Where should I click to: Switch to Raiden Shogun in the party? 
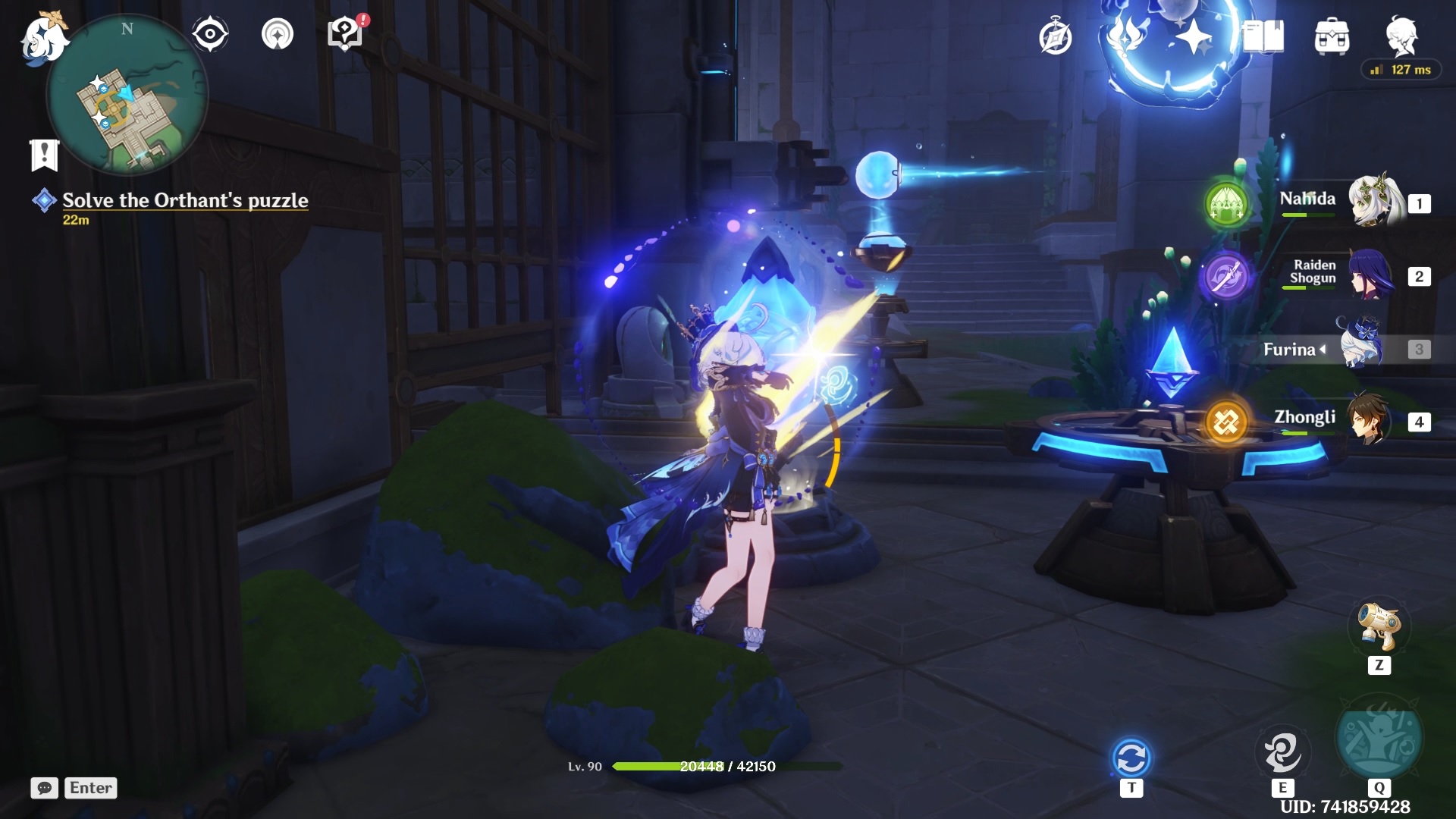coord(1370,275)
